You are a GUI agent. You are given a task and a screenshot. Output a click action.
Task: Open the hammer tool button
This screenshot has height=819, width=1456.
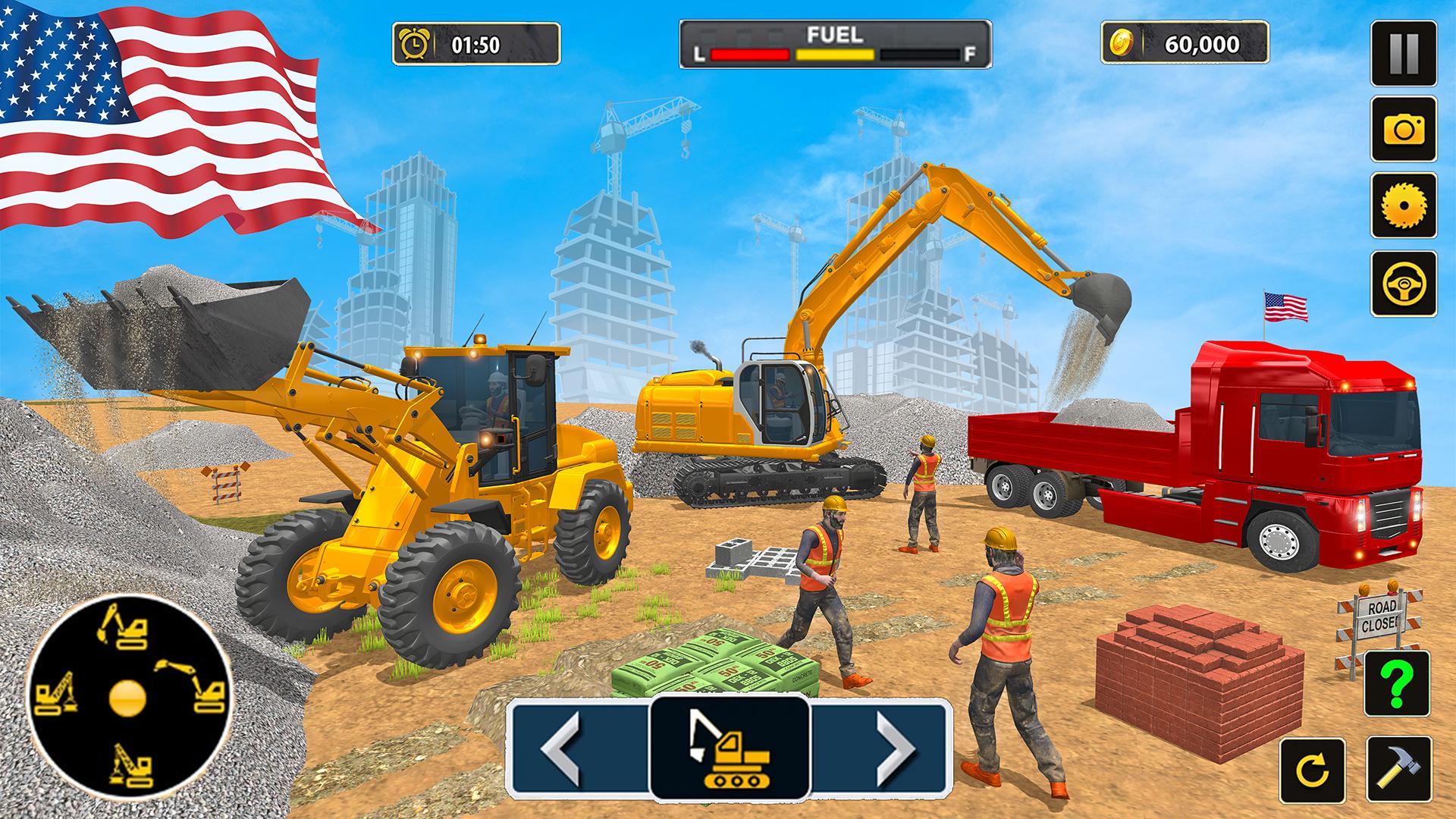pyautogui.click(x=1398, y=770)
